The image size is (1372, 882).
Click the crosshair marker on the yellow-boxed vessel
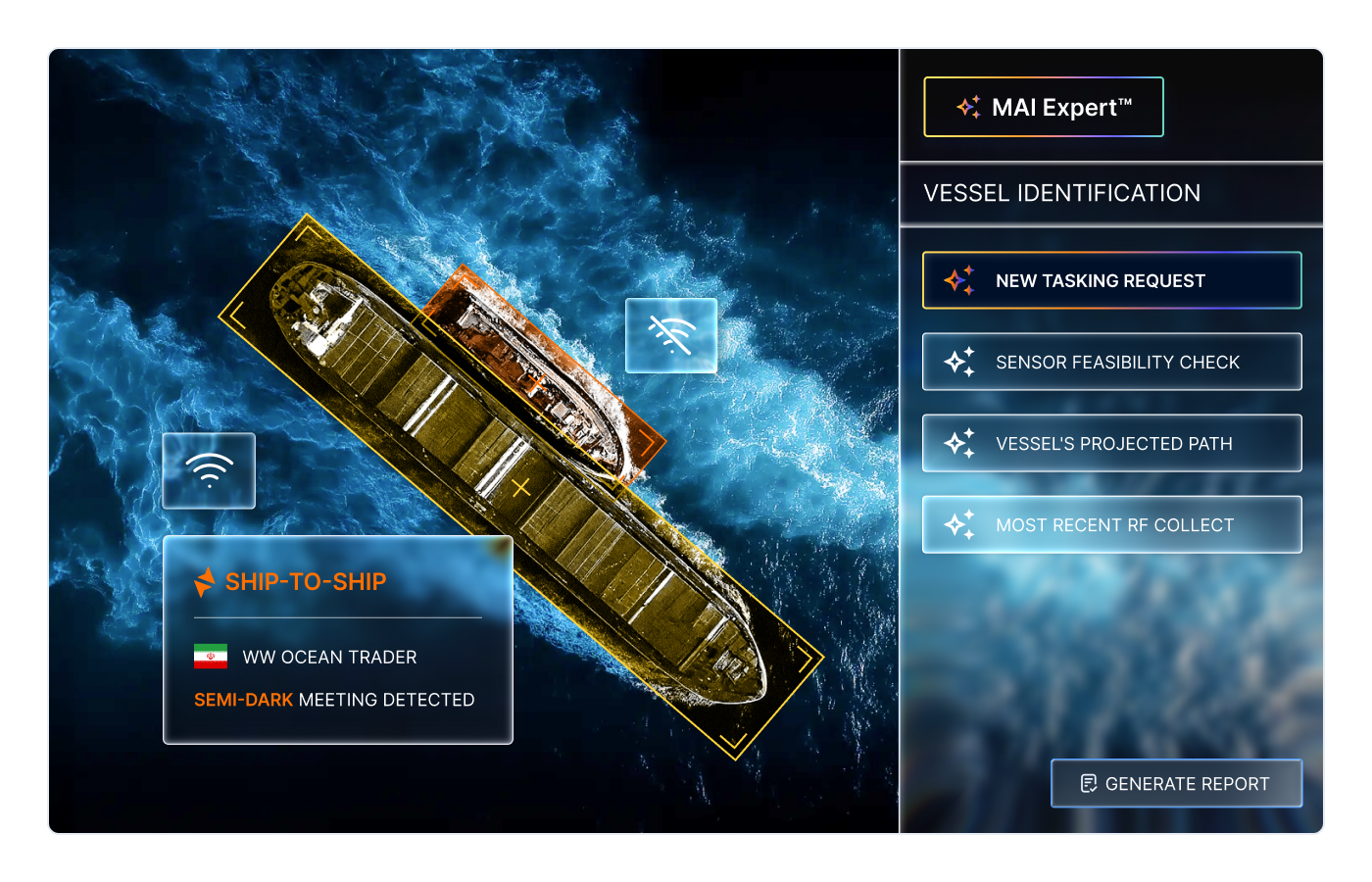(x=520, y=485)
